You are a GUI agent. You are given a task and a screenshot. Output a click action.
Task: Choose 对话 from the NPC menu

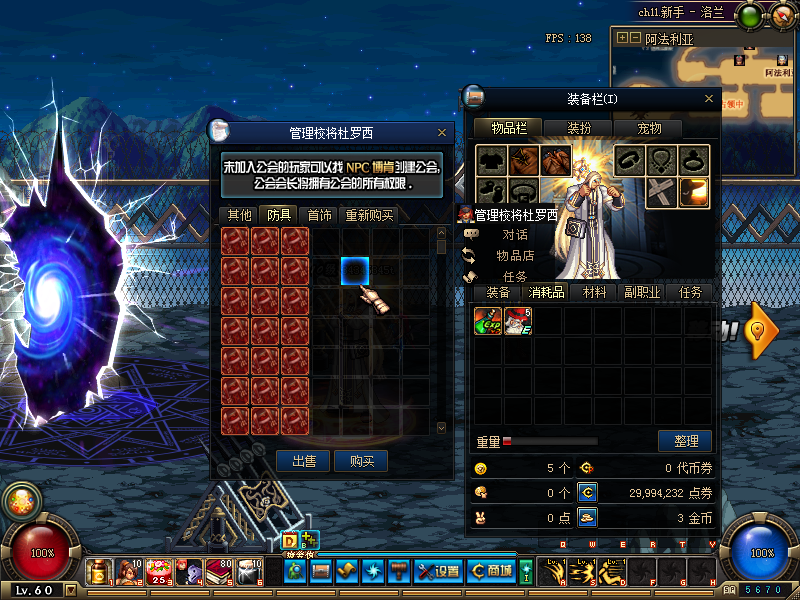pyautogui.click(x=515, y=235)
